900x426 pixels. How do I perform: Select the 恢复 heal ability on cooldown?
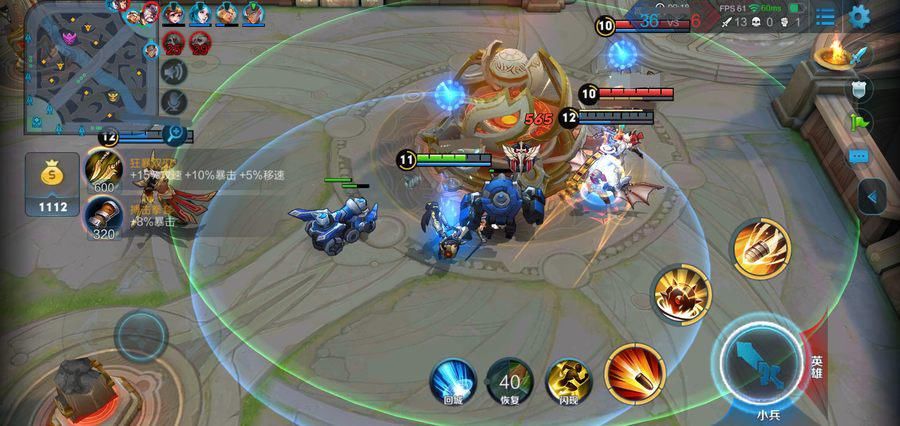click(510, 381)
